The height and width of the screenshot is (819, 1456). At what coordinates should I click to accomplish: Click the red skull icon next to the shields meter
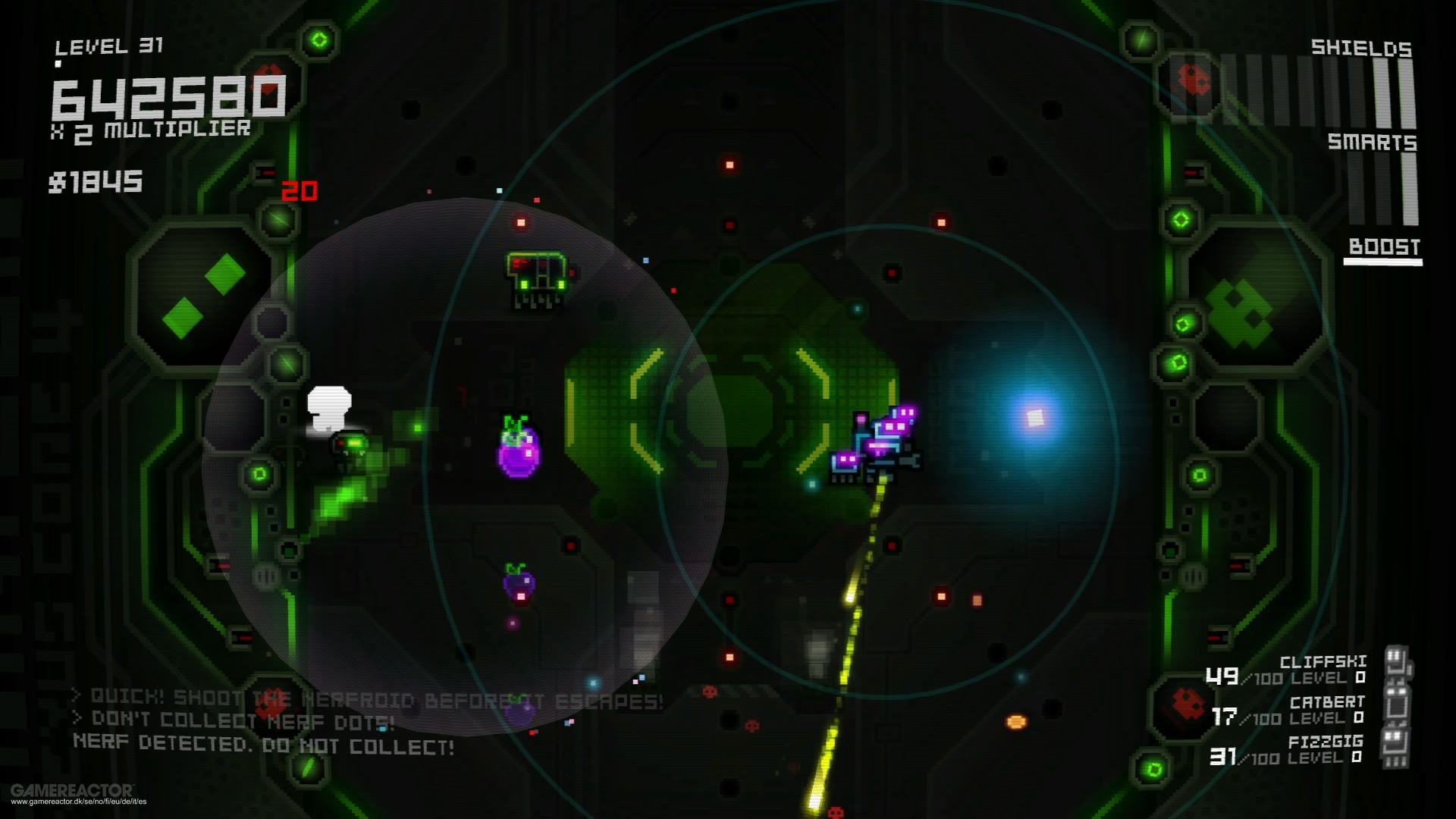point(1194,80)
